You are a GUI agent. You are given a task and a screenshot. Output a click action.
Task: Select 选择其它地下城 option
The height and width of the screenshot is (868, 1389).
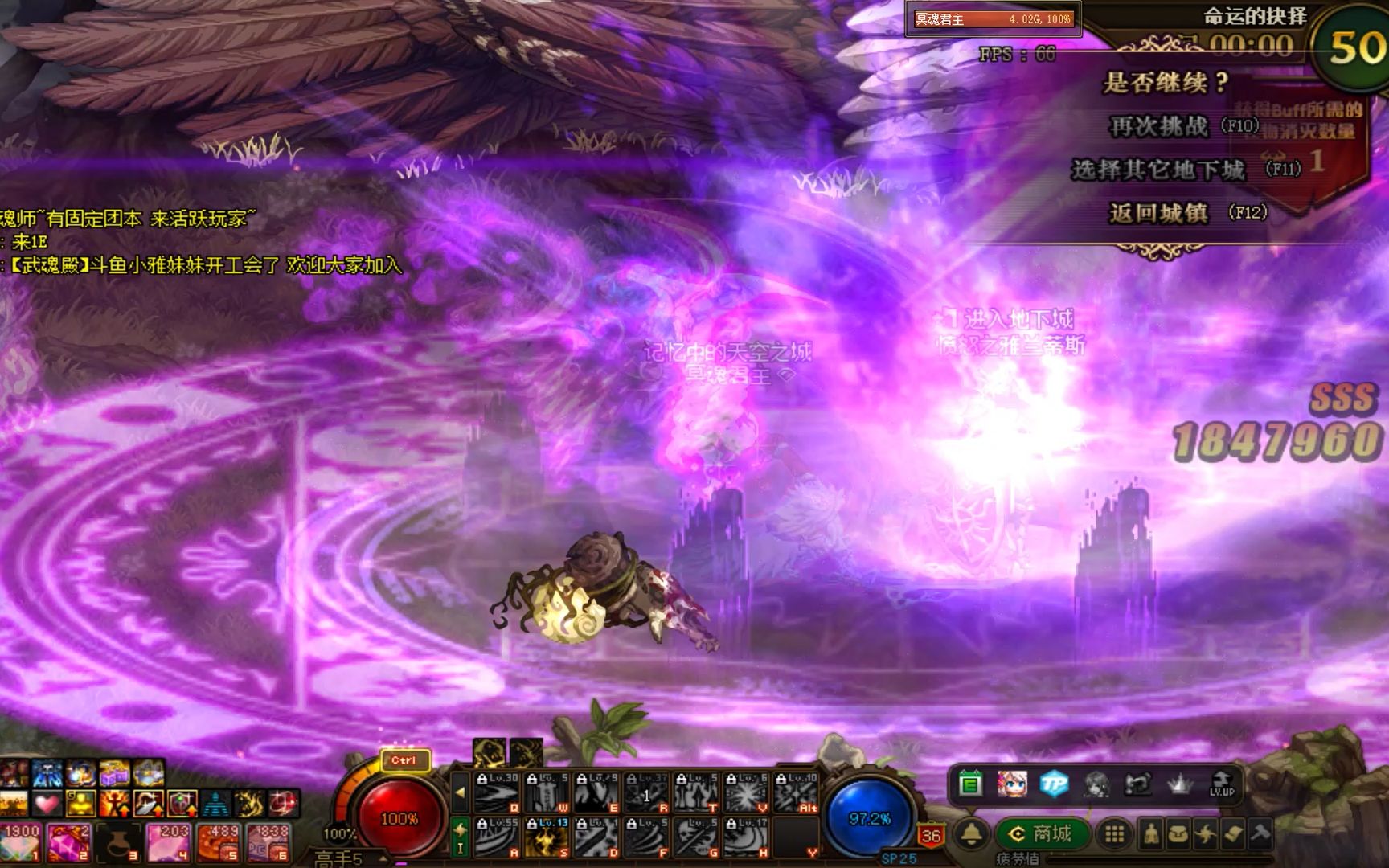point(1157,170)
